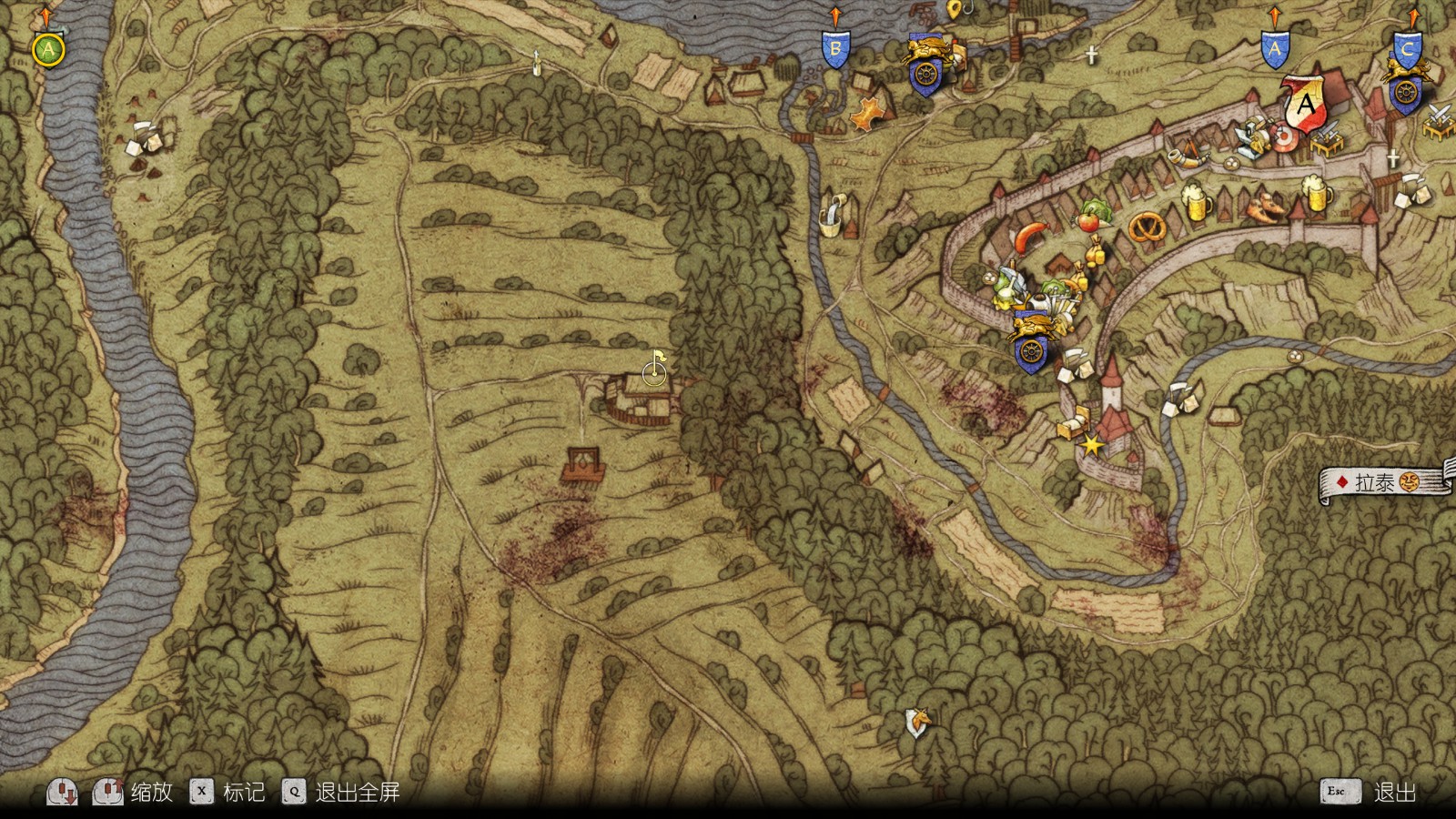Select the bed lodging icon
Viewport: 1456px width, 819px height.
tap(1075, 423)
